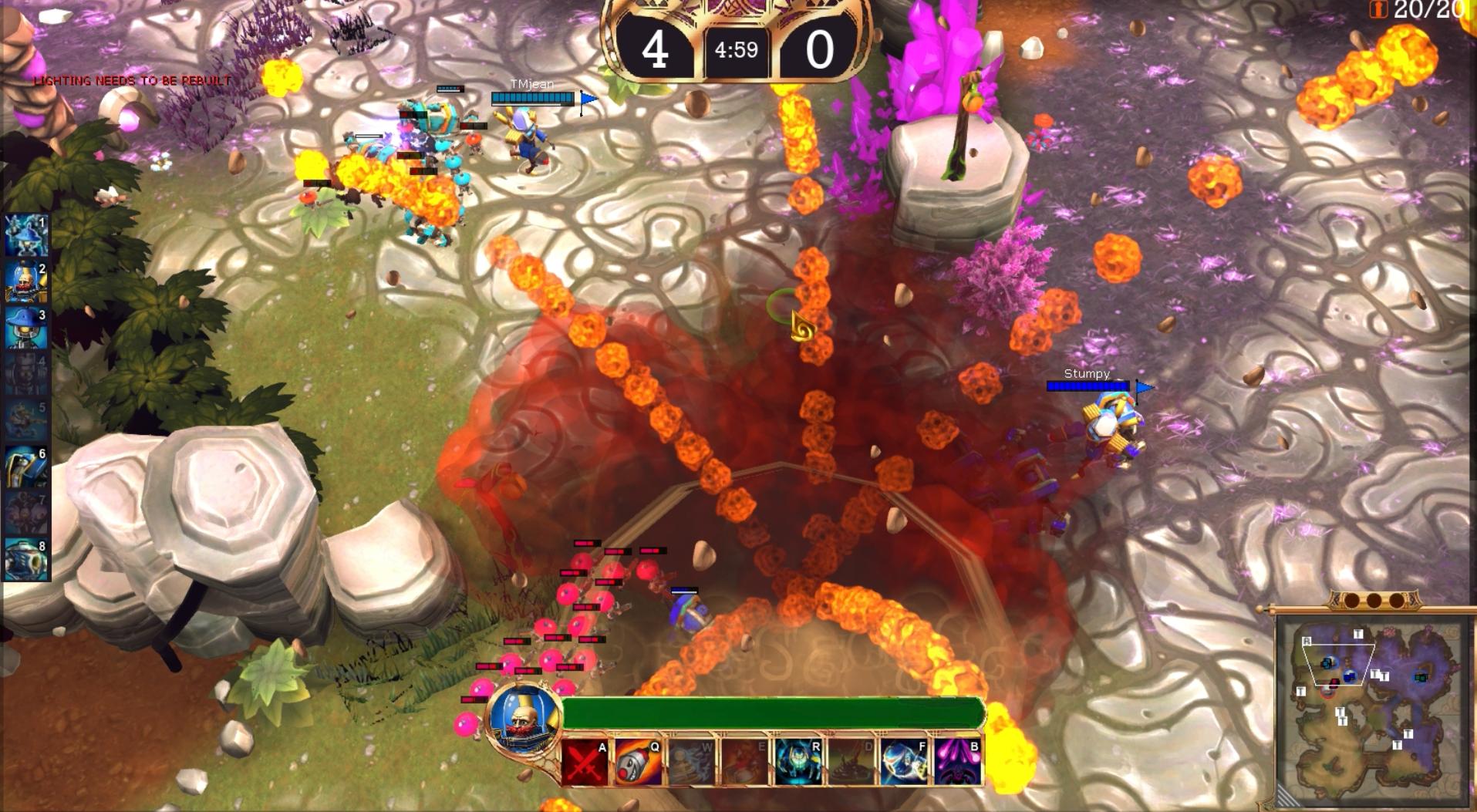Screen dimensions: 1477x812
Task: Click the R marker on the minimap
Action: click(x=1307, y=642)
